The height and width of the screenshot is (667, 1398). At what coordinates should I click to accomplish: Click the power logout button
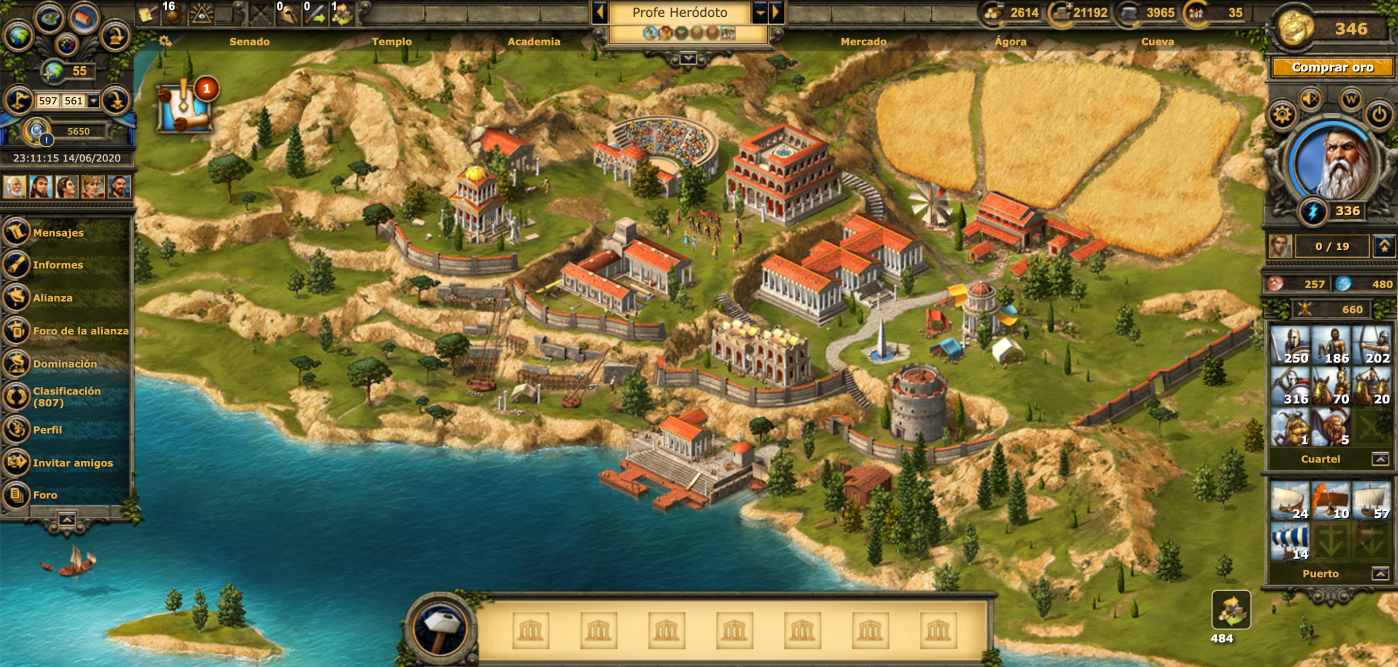(1379, 115)
